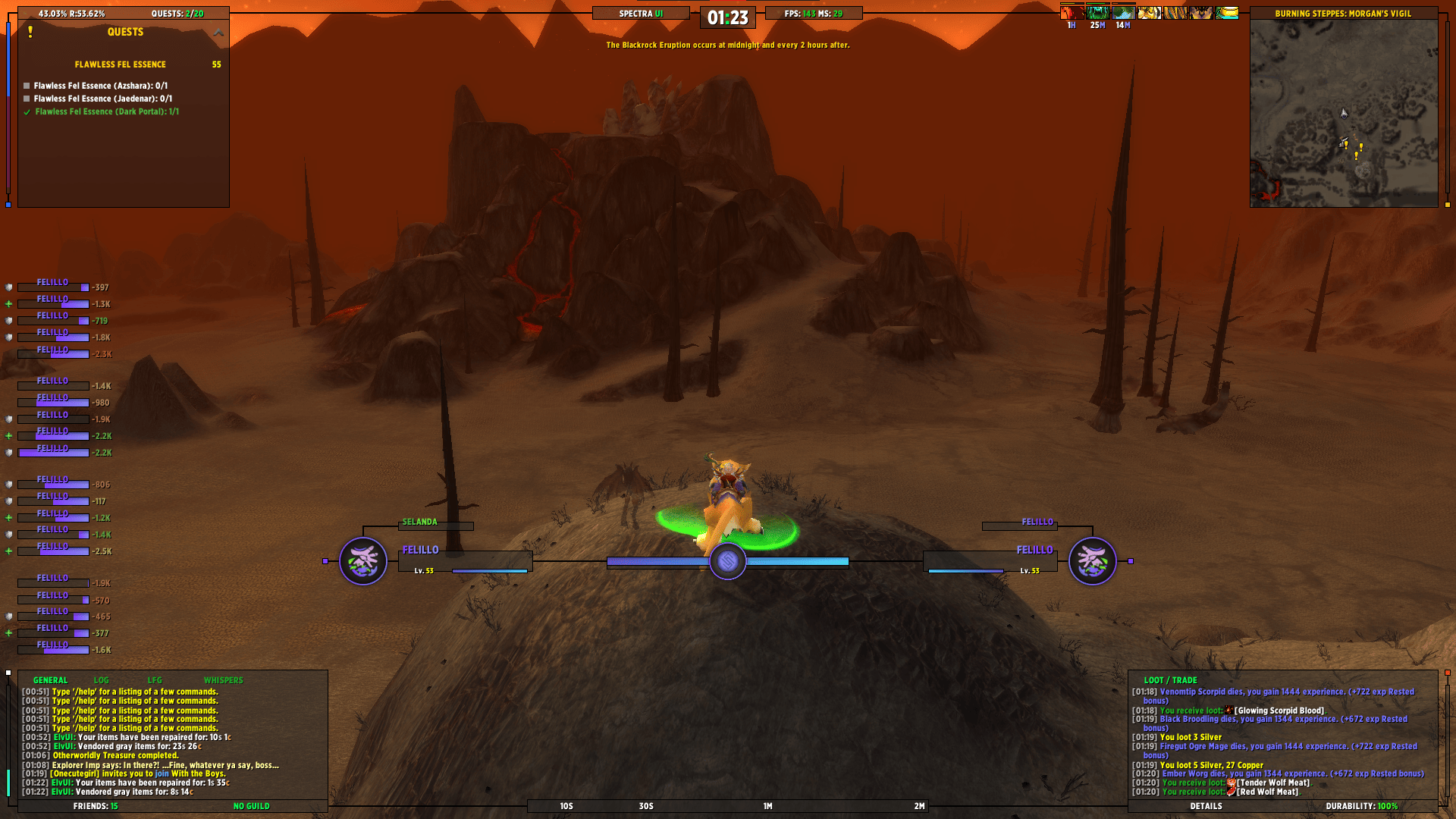Open the LOOT / TRADE chat tab

coord(1172,680)
